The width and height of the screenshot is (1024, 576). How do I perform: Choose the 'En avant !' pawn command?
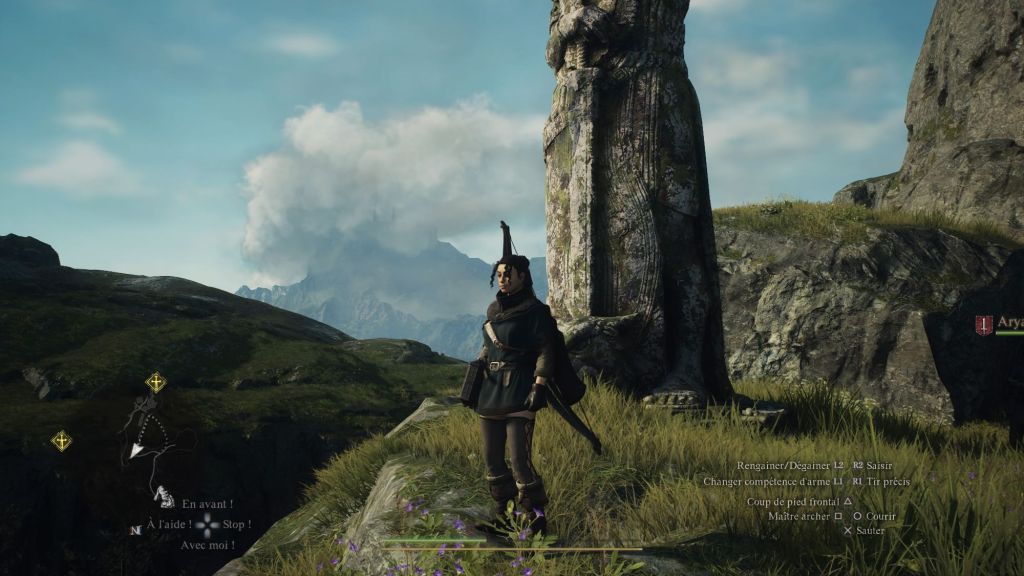207,504
